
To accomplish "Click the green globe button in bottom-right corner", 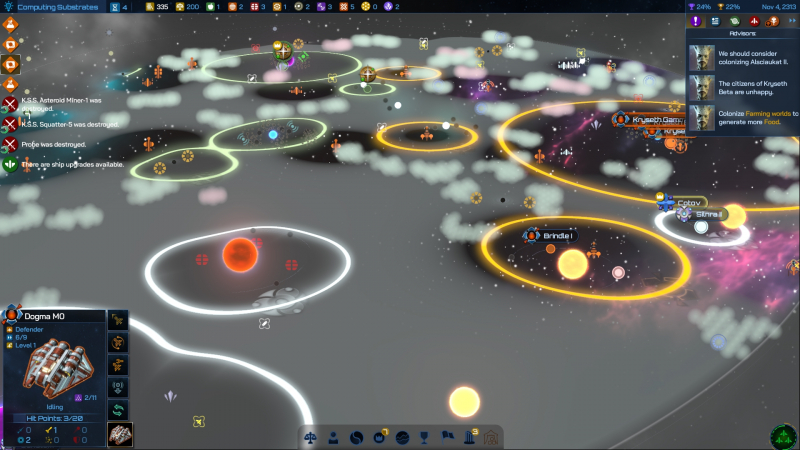I will pyautogui.click(x=783, y=436).
